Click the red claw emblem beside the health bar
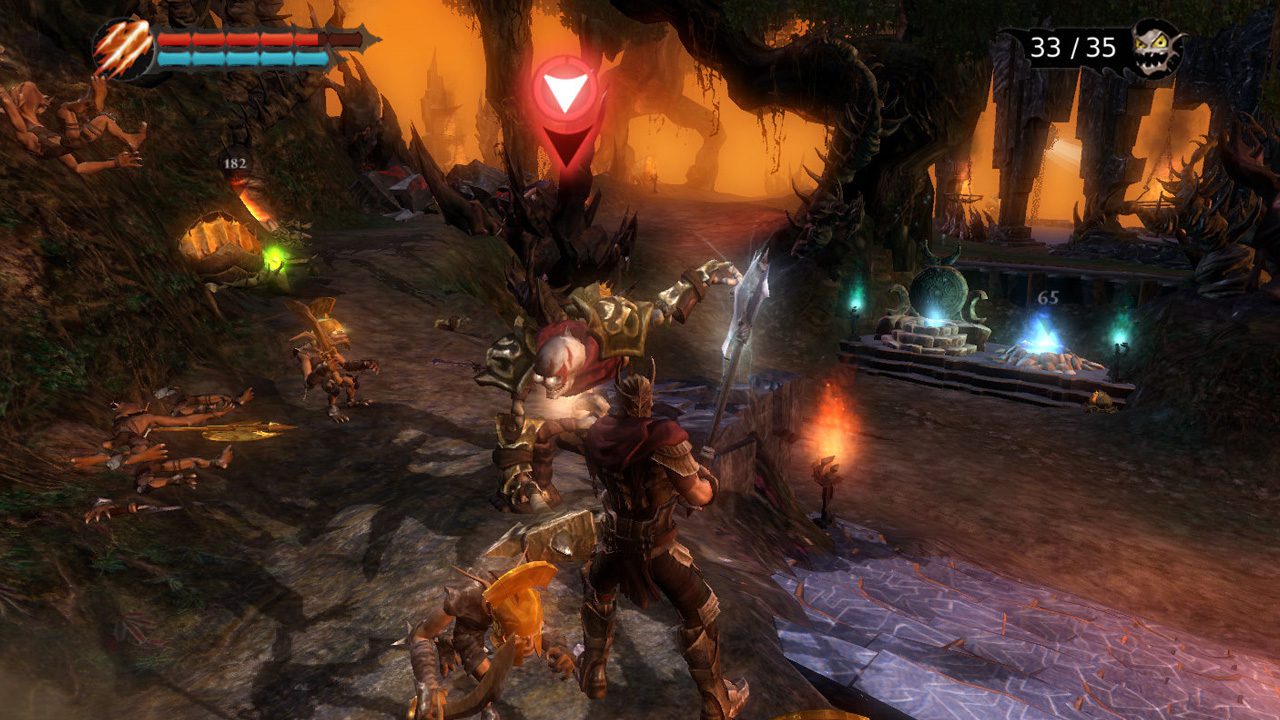 [121, 49]
